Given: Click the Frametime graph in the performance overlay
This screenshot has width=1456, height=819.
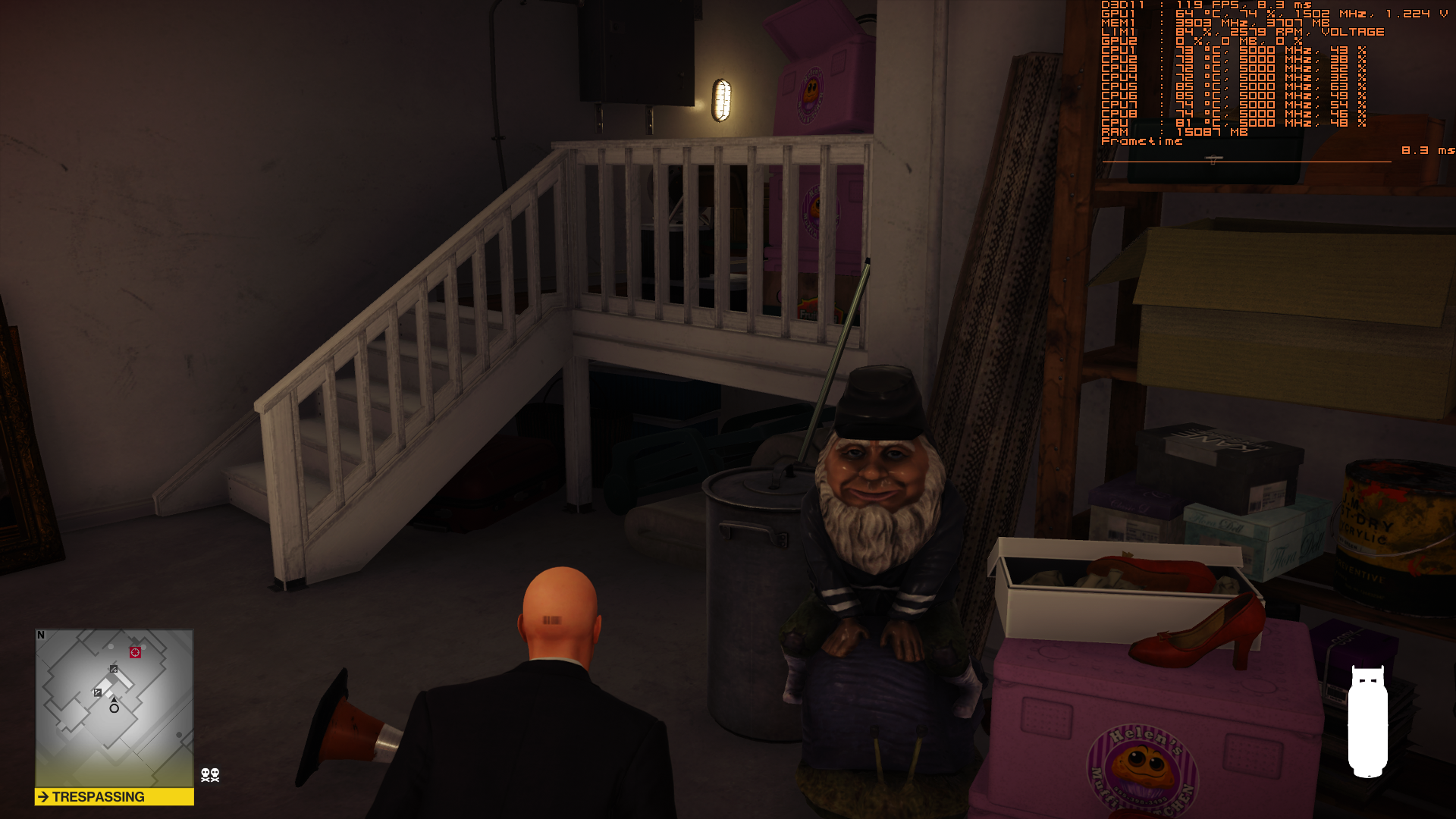Looking at the screenshot, I should [1246, 160].
